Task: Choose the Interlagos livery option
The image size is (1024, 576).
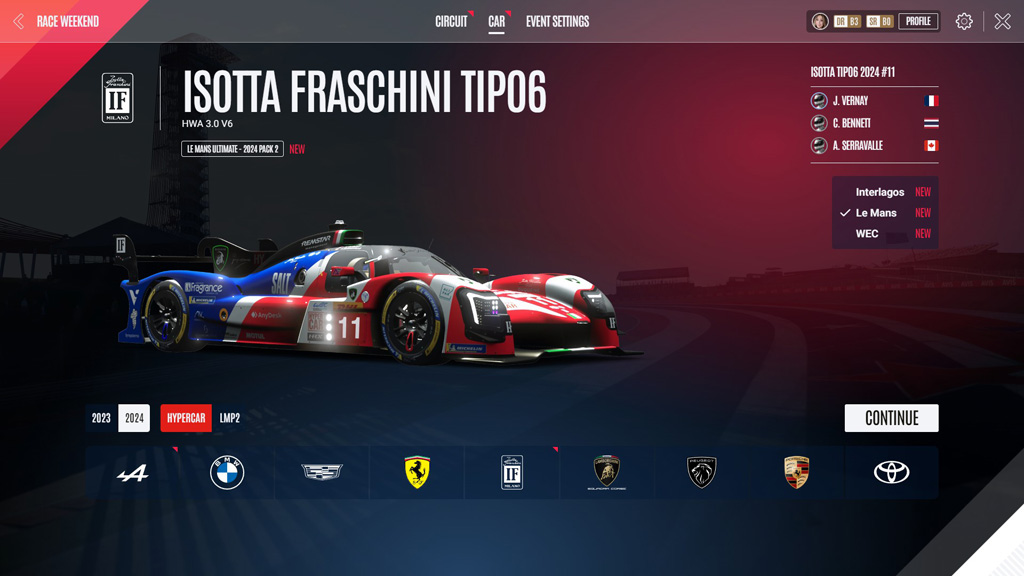Action: coord(880,192)
